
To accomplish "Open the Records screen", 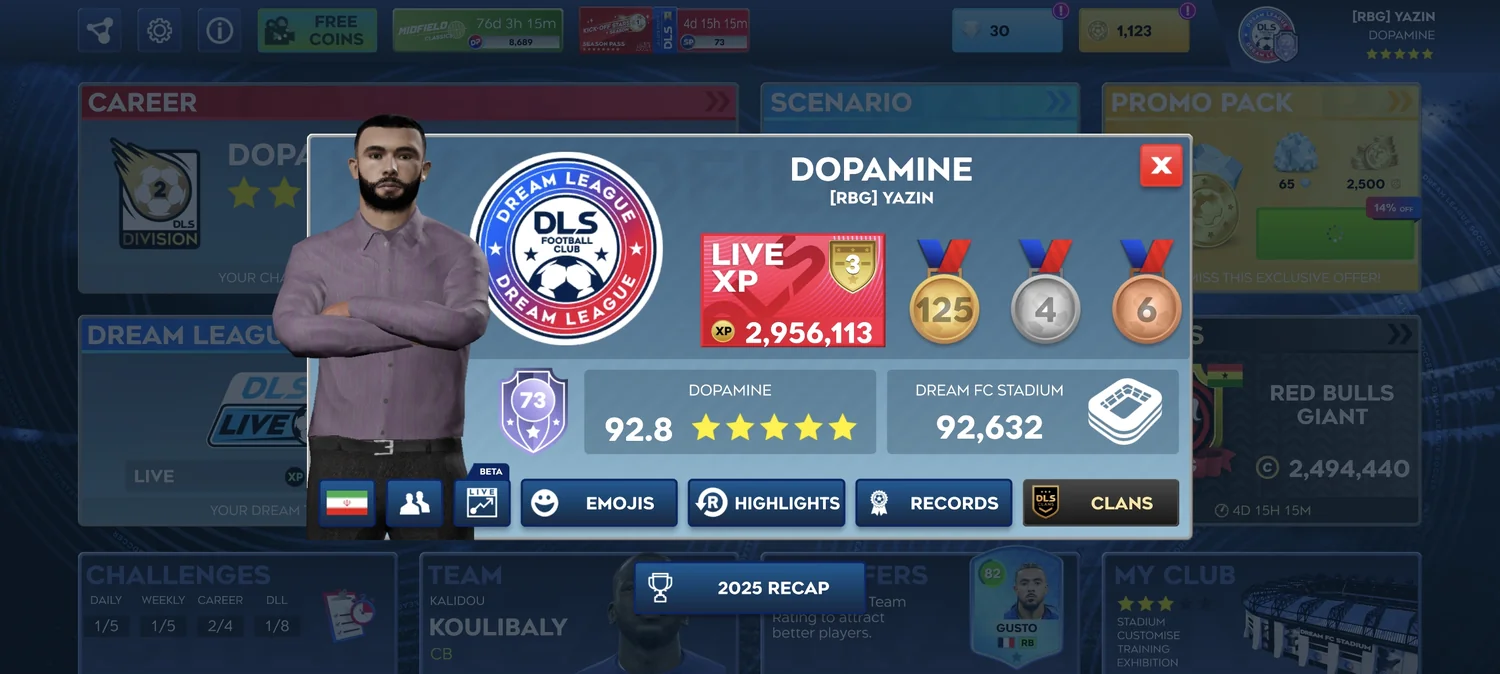I will point(934,503).
